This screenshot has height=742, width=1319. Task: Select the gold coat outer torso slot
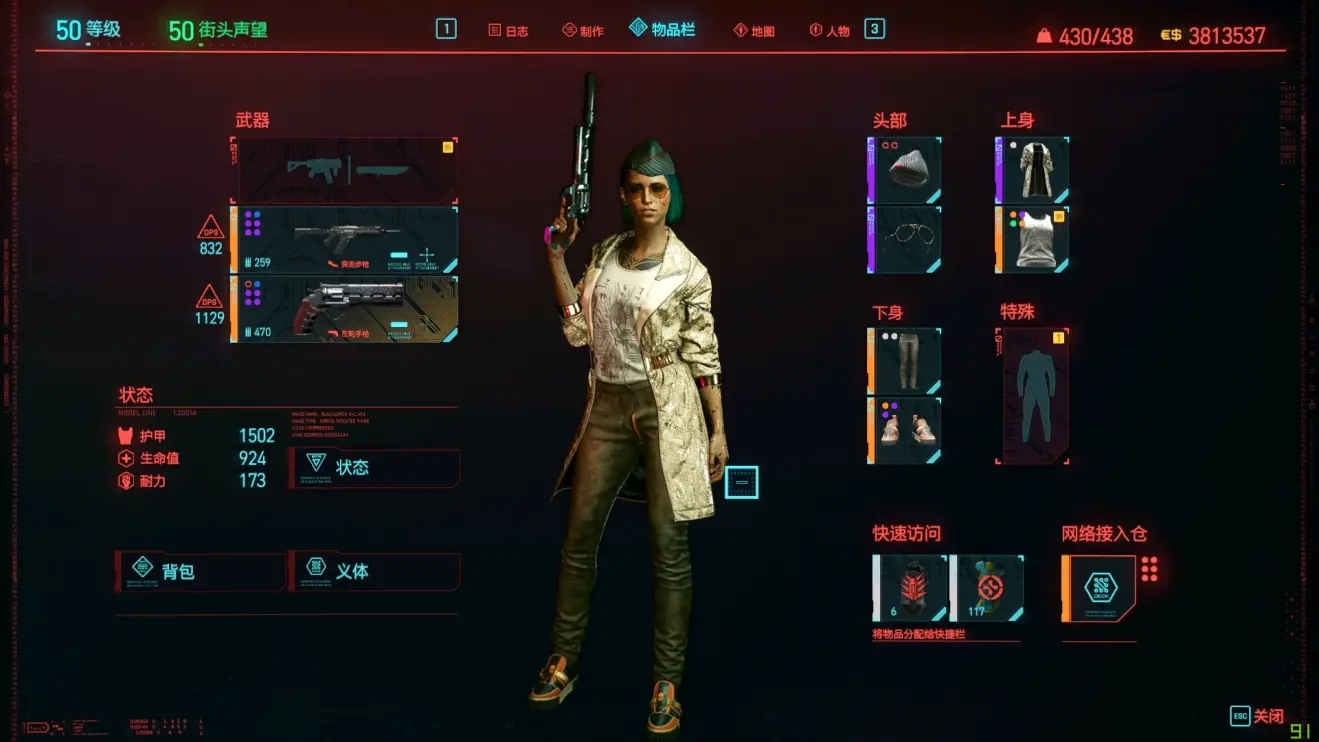pos(1032,170)
